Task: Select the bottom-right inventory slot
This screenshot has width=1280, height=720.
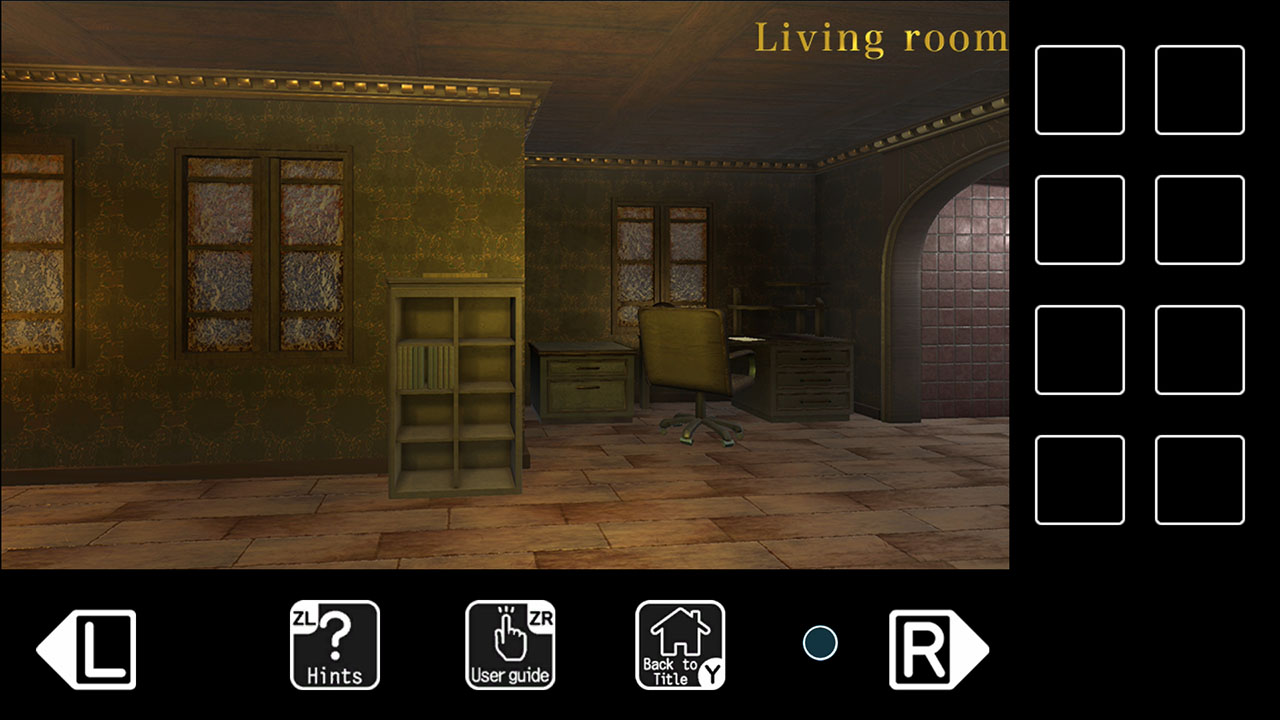Action: pyautogui.click(x=1199, y=482)
